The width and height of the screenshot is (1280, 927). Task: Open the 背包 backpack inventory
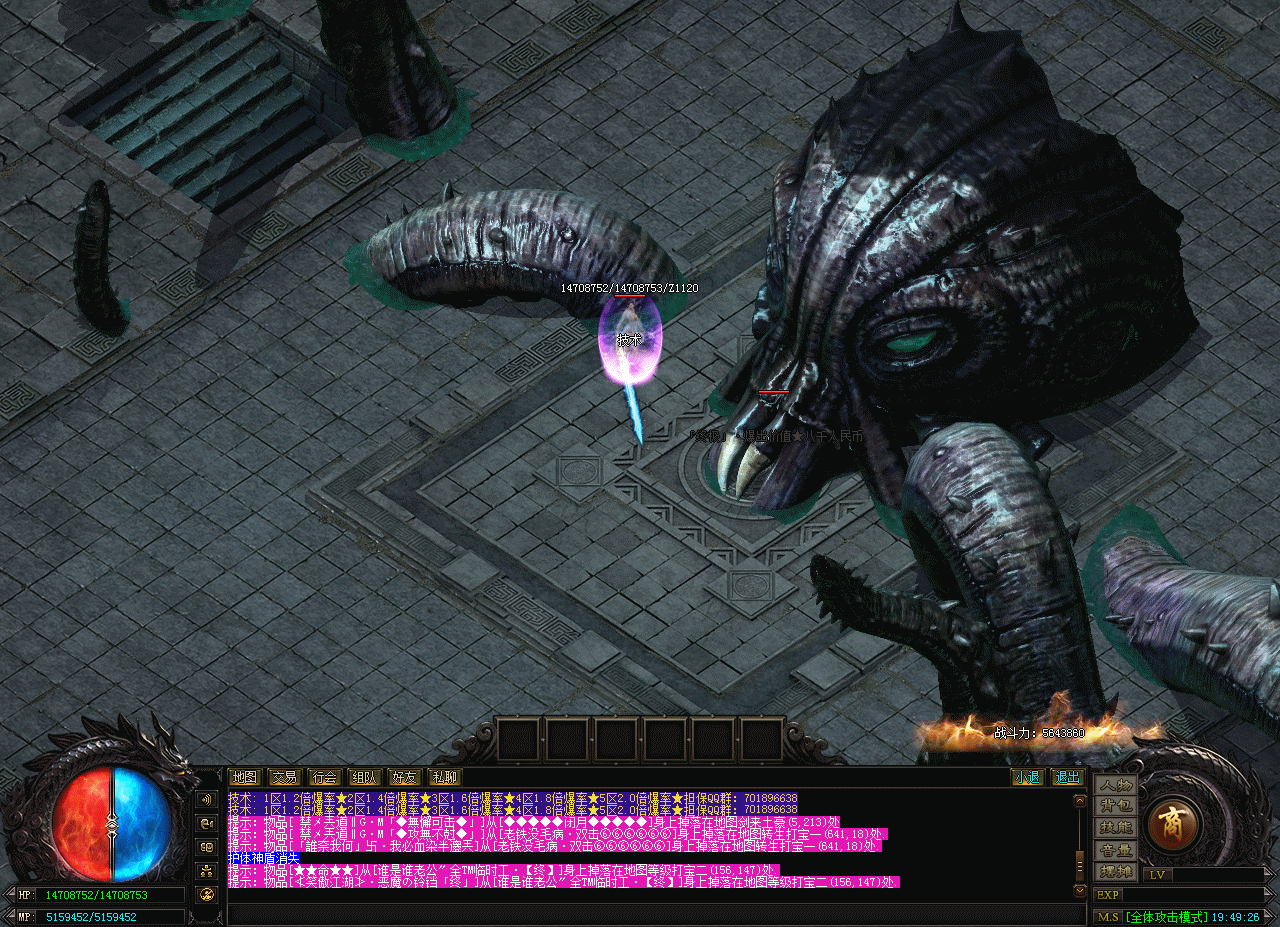(1116, 806)
